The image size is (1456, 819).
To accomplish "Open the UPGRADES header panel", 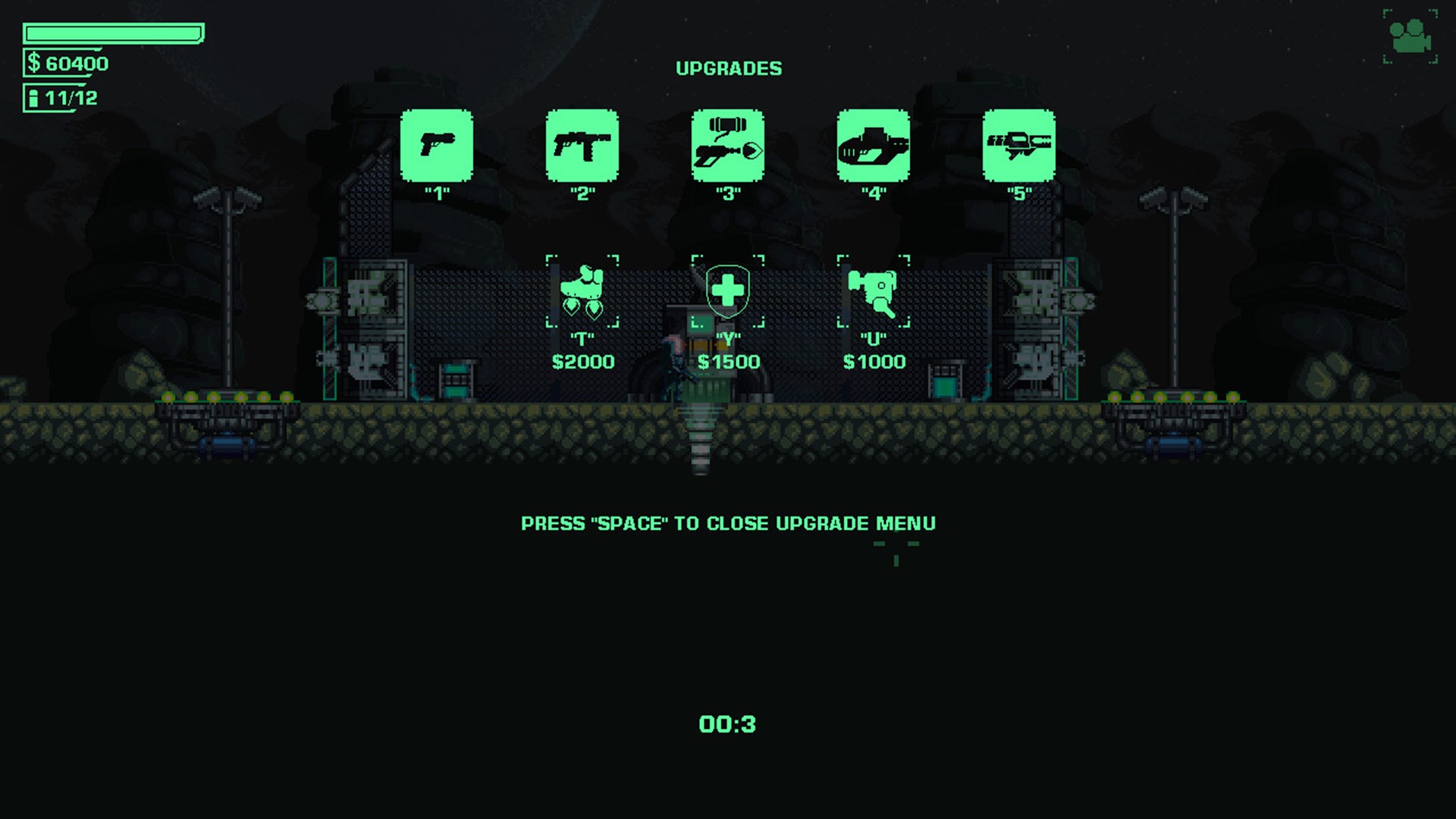I will coord(728,67).
